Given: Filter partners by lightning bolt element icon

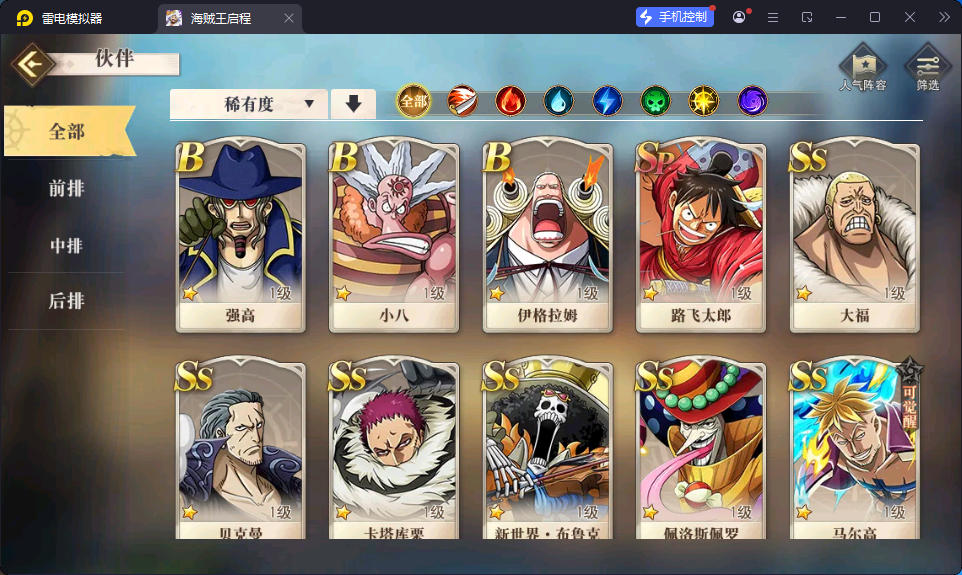Looking at the screenshot, I should (x=607, y=101).
